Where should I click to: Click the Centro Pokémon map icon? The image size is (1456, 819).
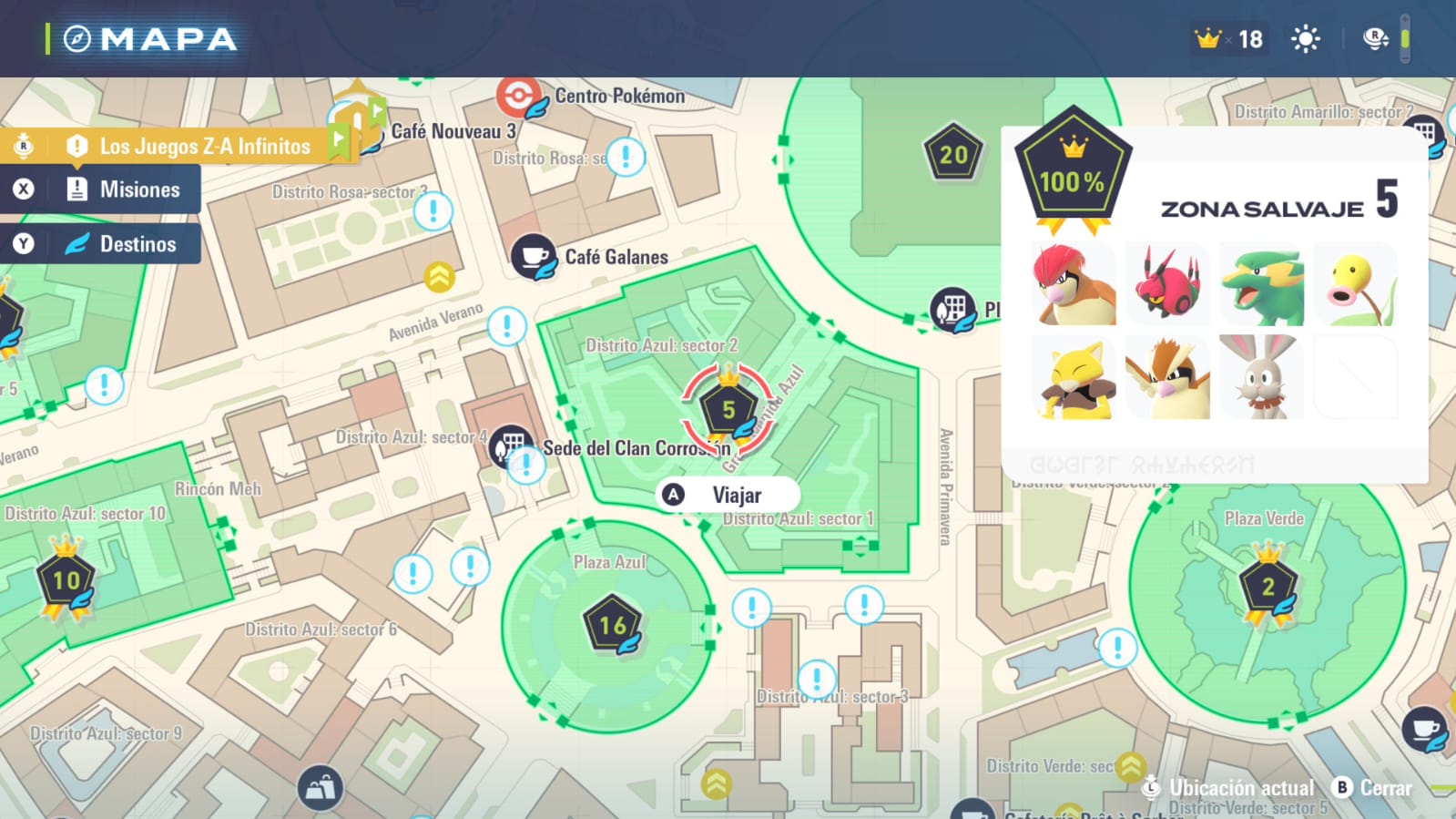(x=518, y=97)
